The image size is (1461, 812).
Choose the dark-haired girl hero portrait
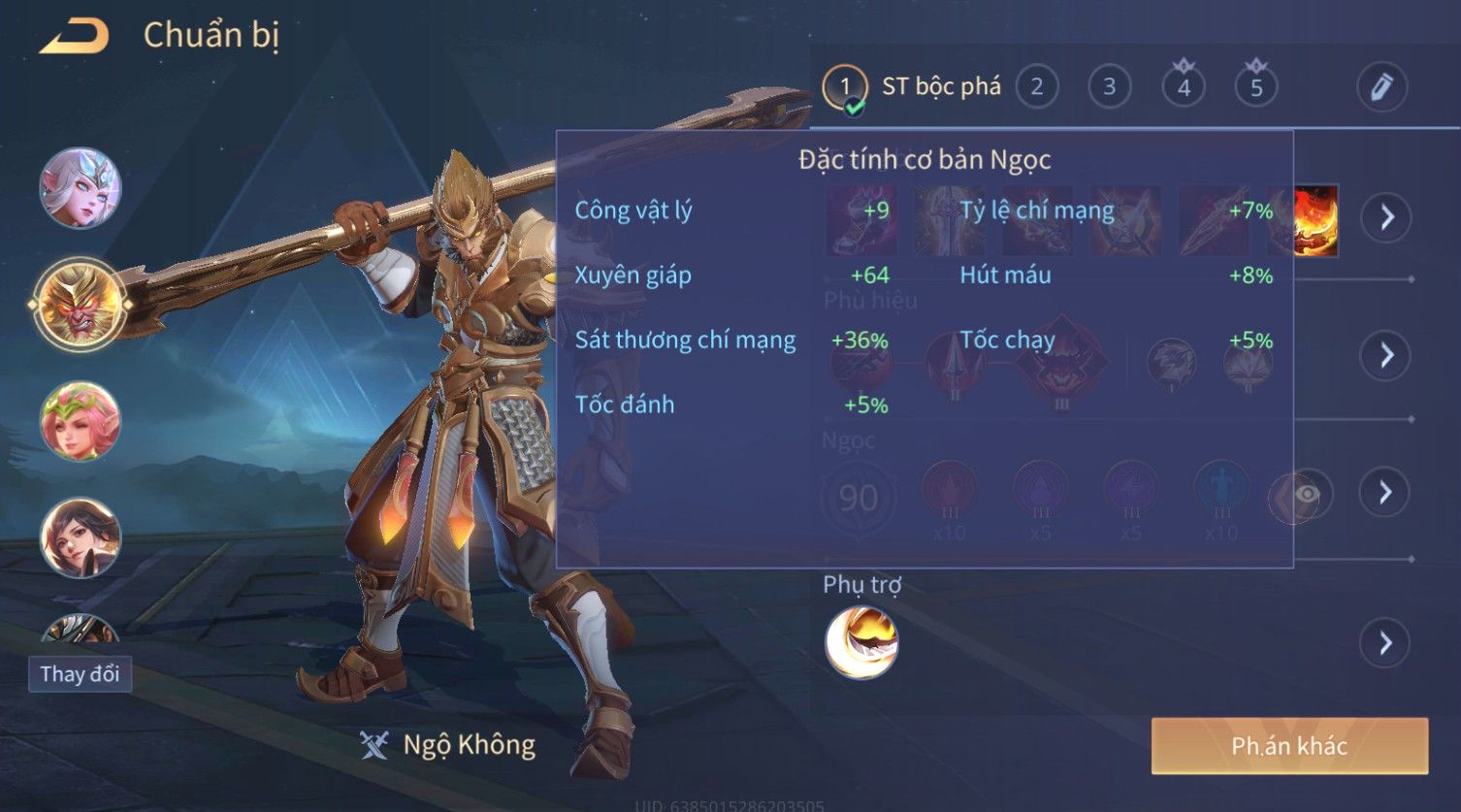tap(81, 537)
